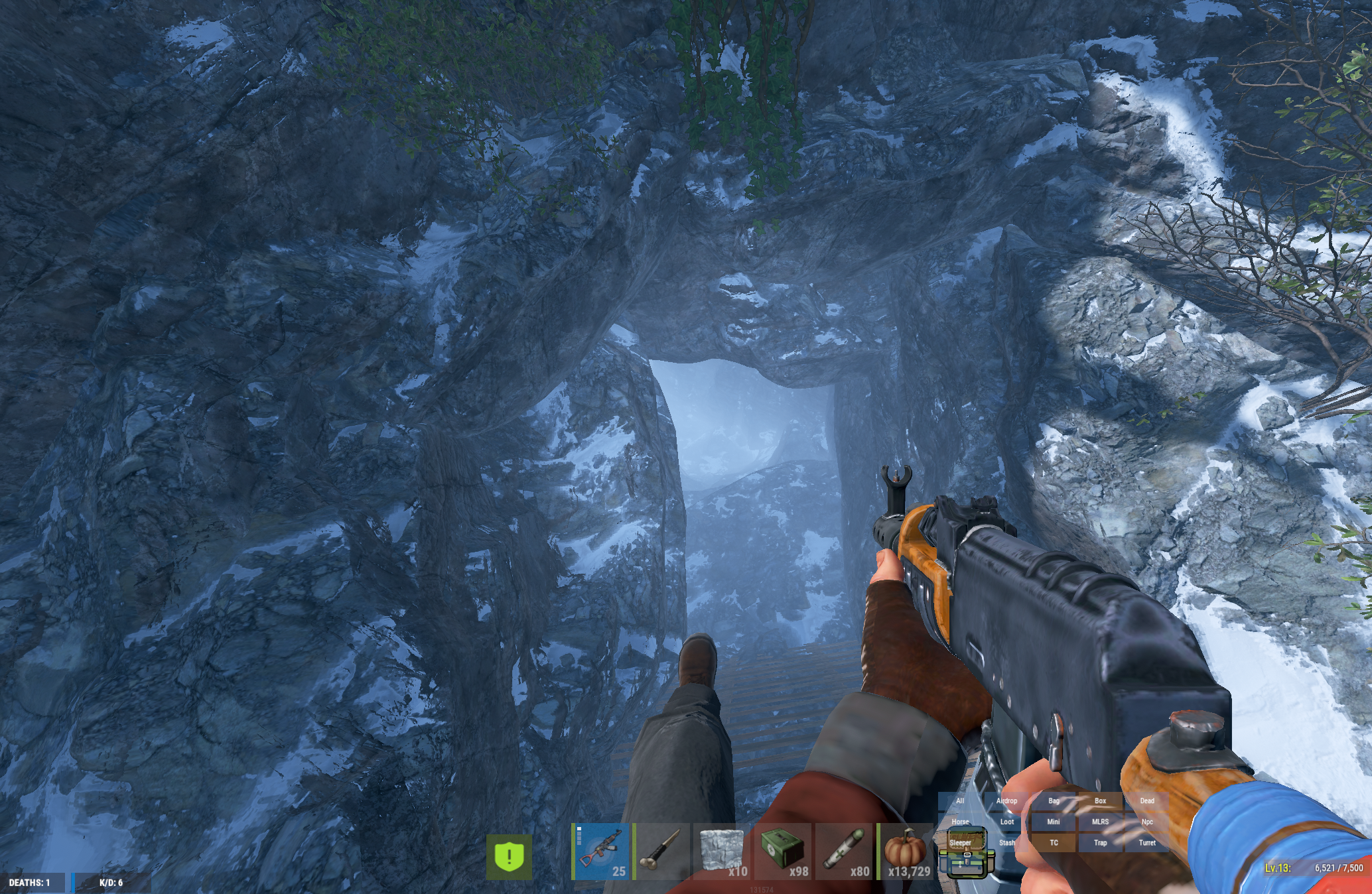Enable the Bag filter button
Image resolution: width=1372 pixels, height=894 pixels.
1054,801
